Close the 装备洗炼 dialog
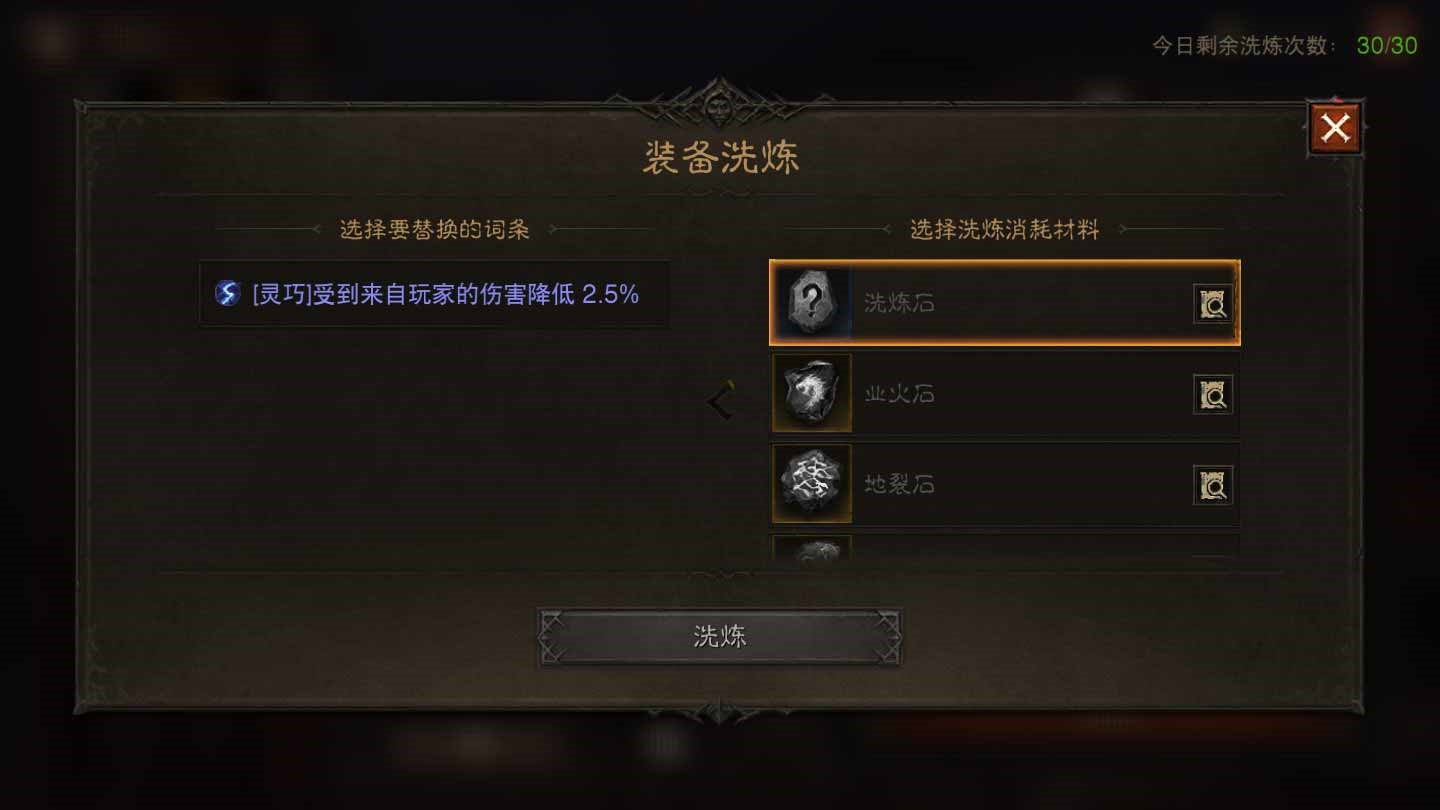The image size is (1440, 810). 1334,126
